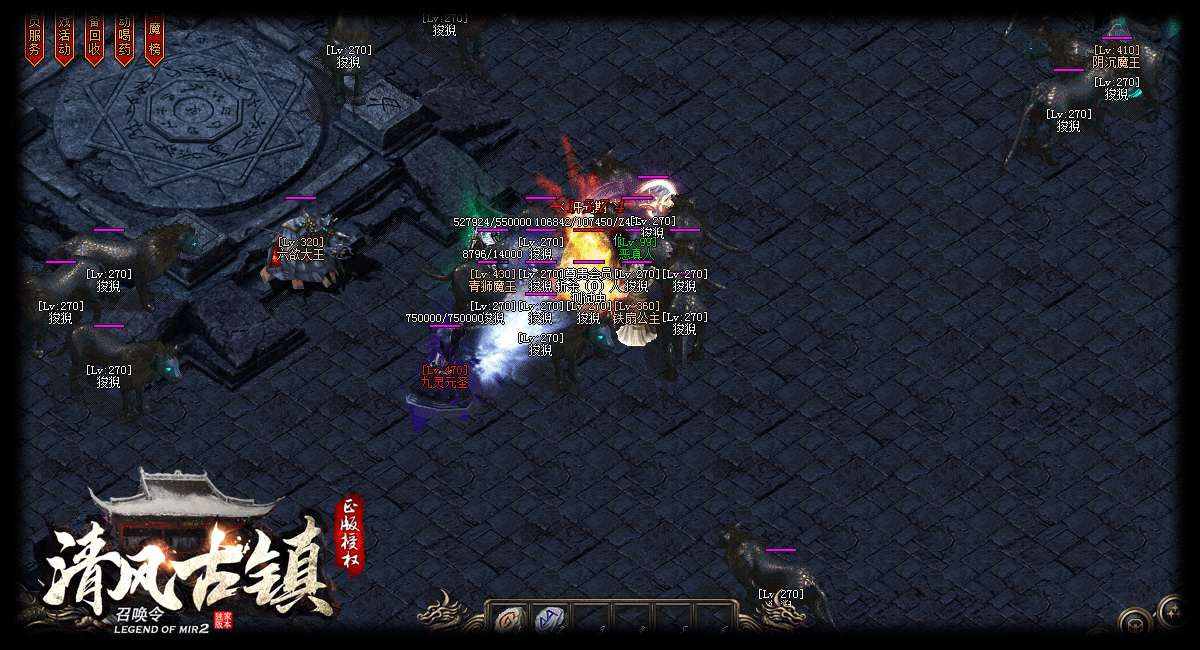Open the 魔榜 red banner
The height and width of the screenshot is (650, 1200).
[x=154, y=40]
